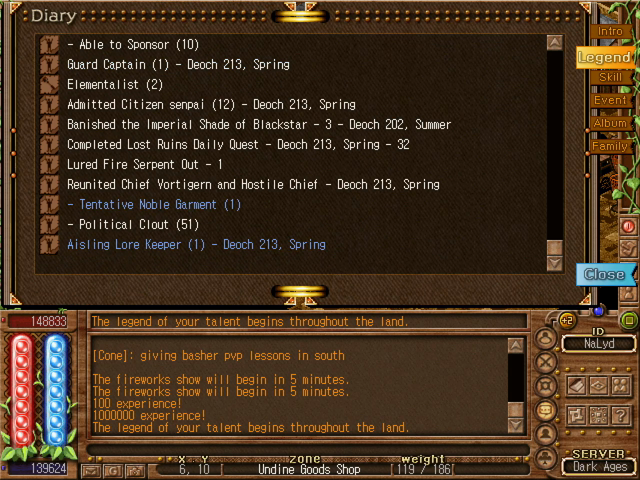The width and height of the screenshot is (640, 480).
Task: Click the chat log scroll-up arrow
Action: click(515, 346)
